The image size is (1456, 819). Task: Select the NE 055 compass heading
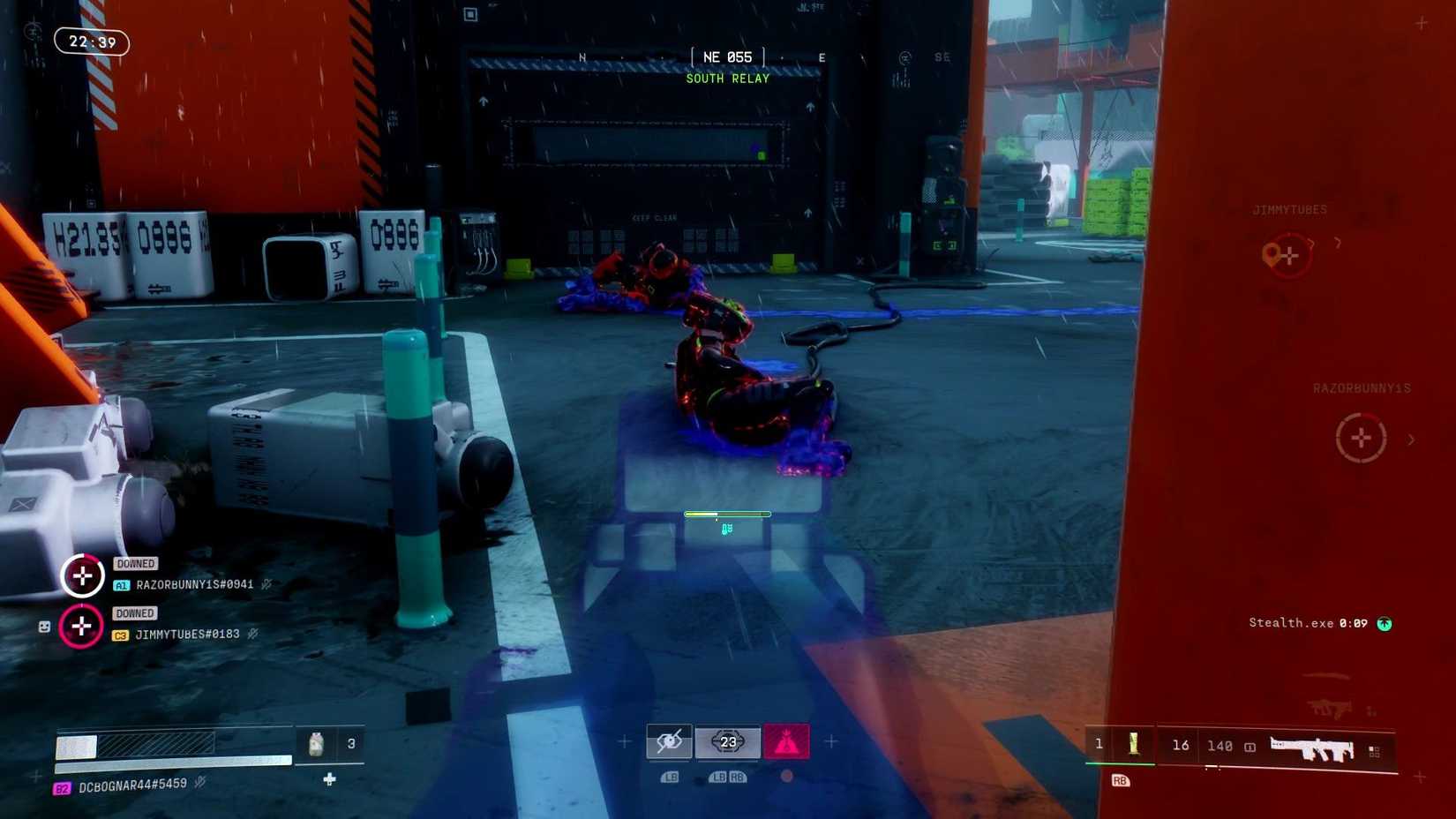point(727,56)
